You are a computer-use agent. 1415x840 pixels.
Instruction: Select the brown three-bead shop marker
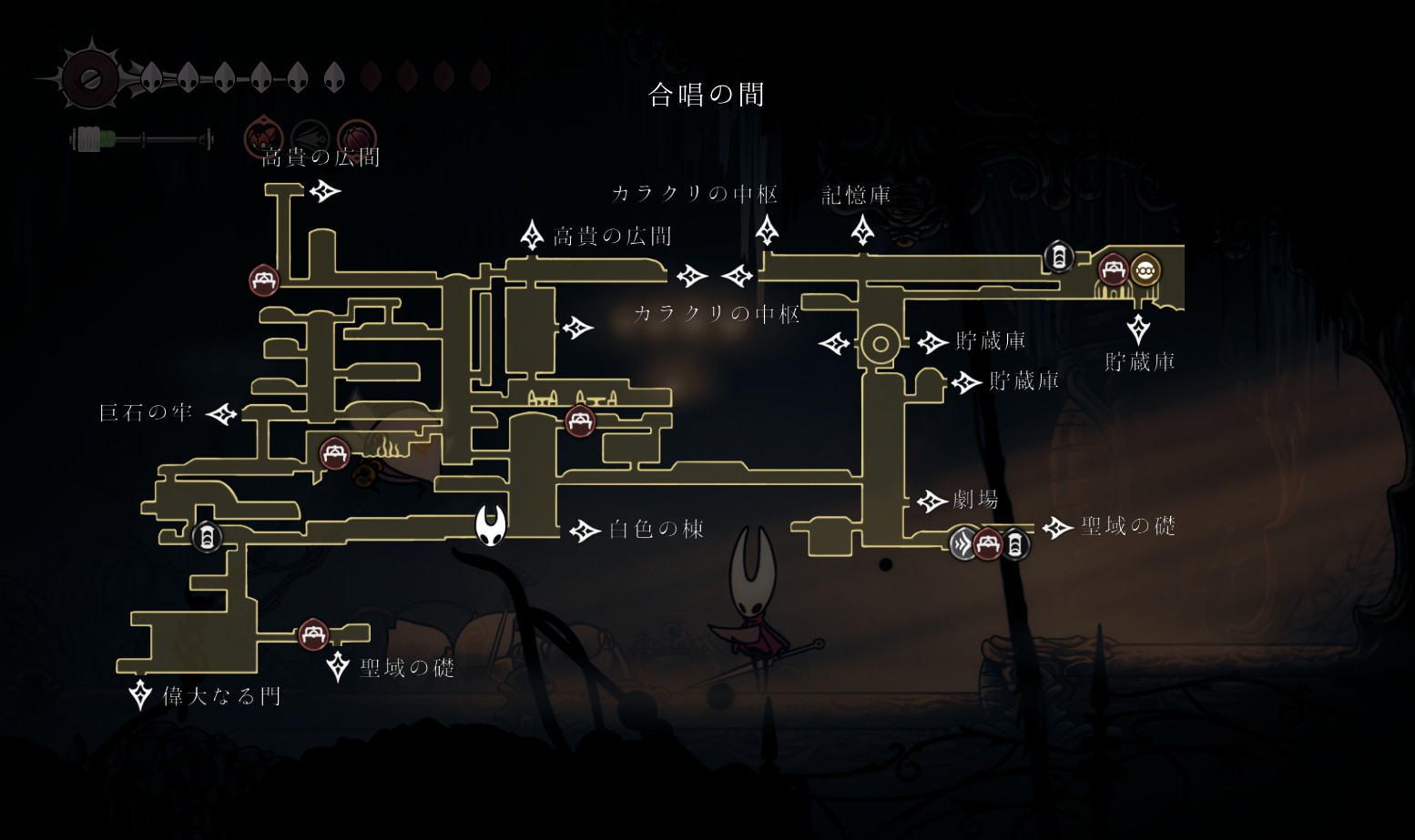[1145, 270]
